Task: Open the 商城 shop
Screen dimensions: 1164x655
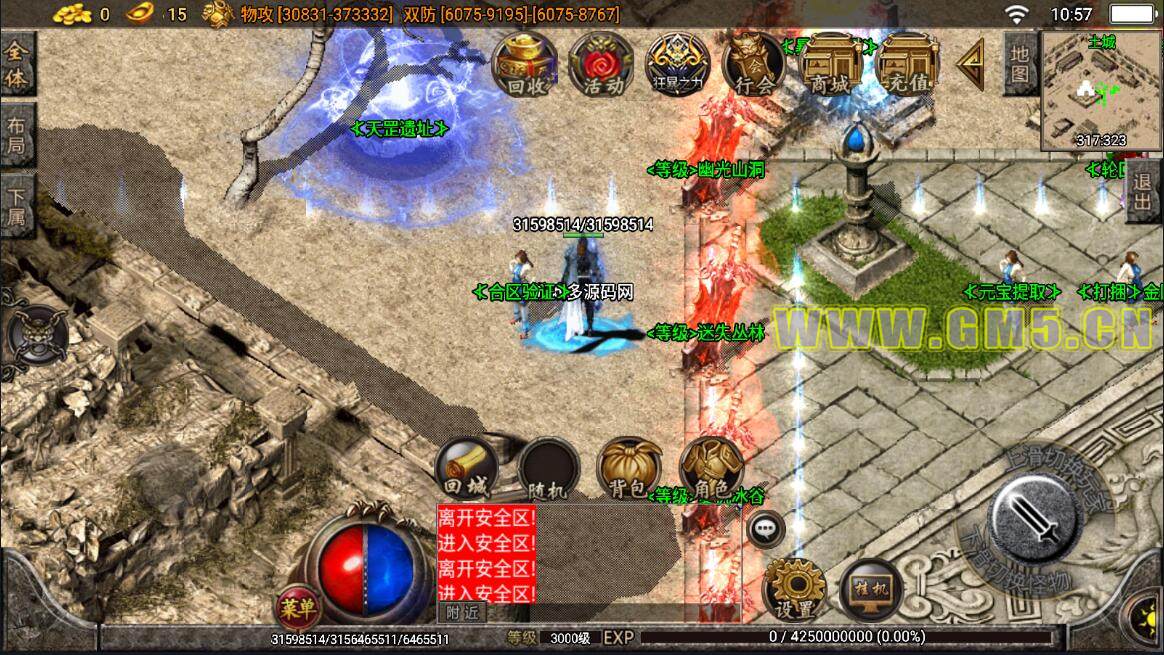Action: 832,64
